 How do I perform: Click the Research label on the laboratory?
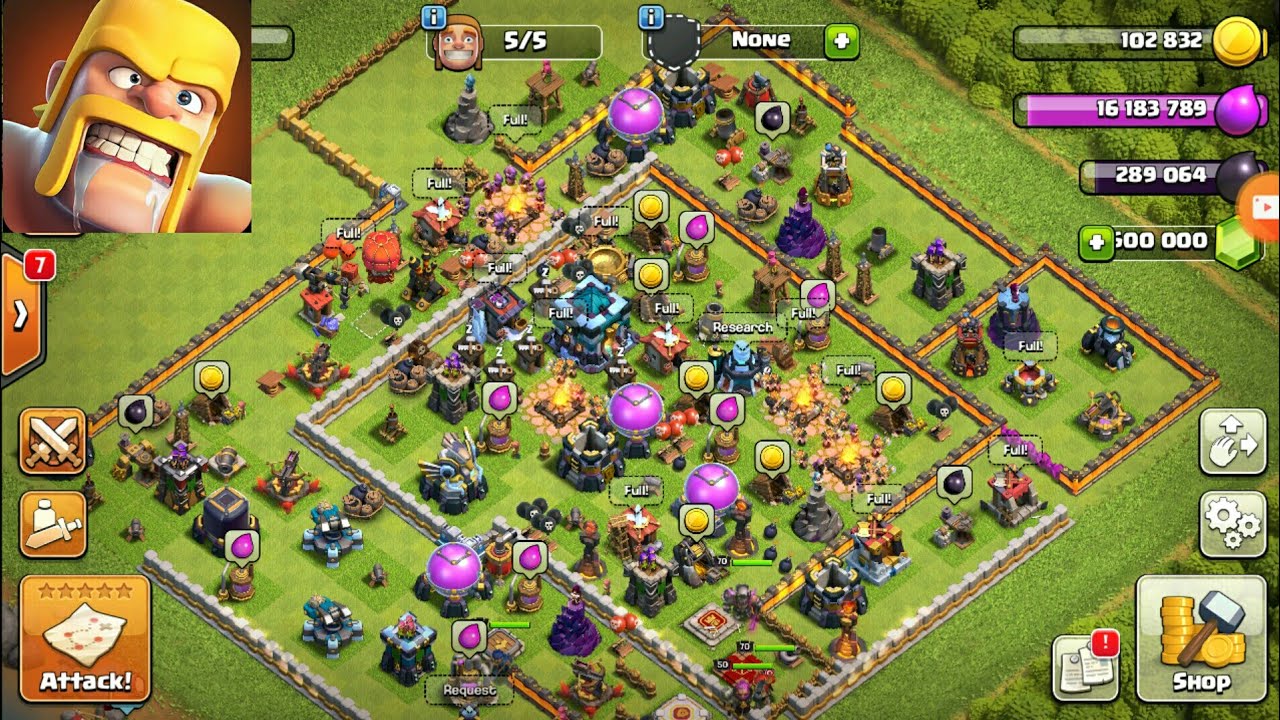pos(742,328)
